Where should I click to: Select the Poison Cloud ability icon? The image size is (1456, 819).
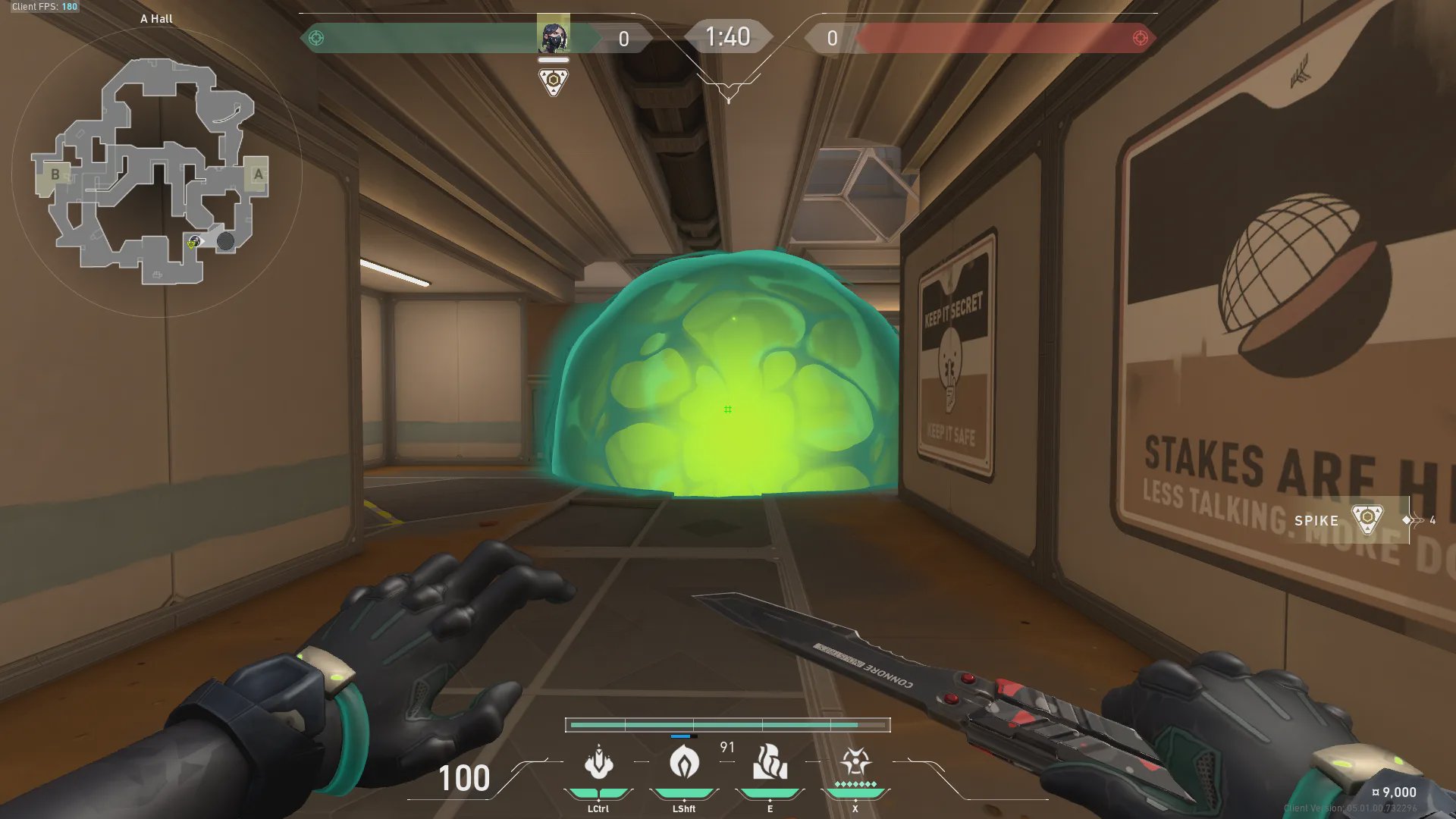pyautogui.click(x=684, y=762)
